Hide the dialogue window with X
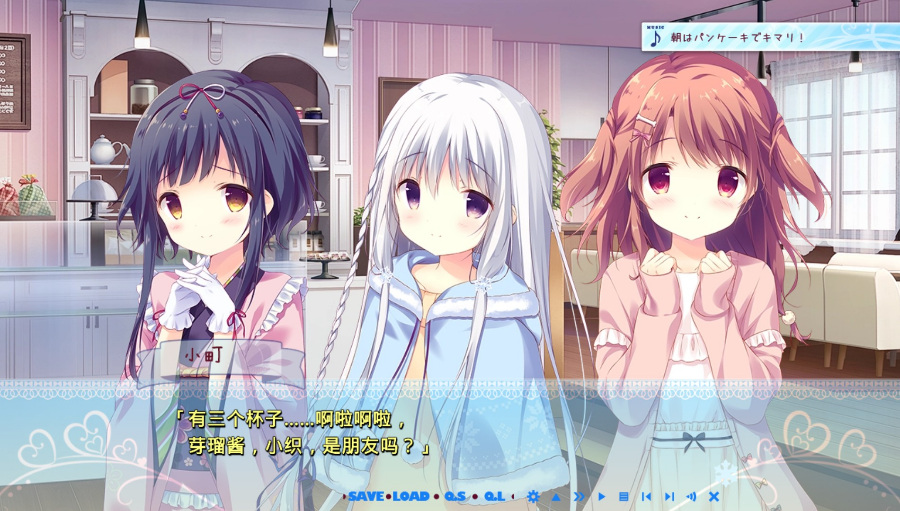This screenshot has height=511, width=900. [714, 496]
